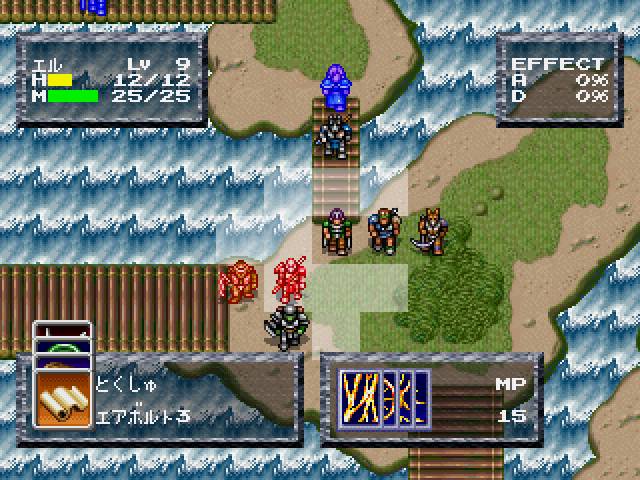Choose the エアボルト3 spell entry
Image resolution: width=640 pixels, height=480 pixels.
click(x=144, y=417)
